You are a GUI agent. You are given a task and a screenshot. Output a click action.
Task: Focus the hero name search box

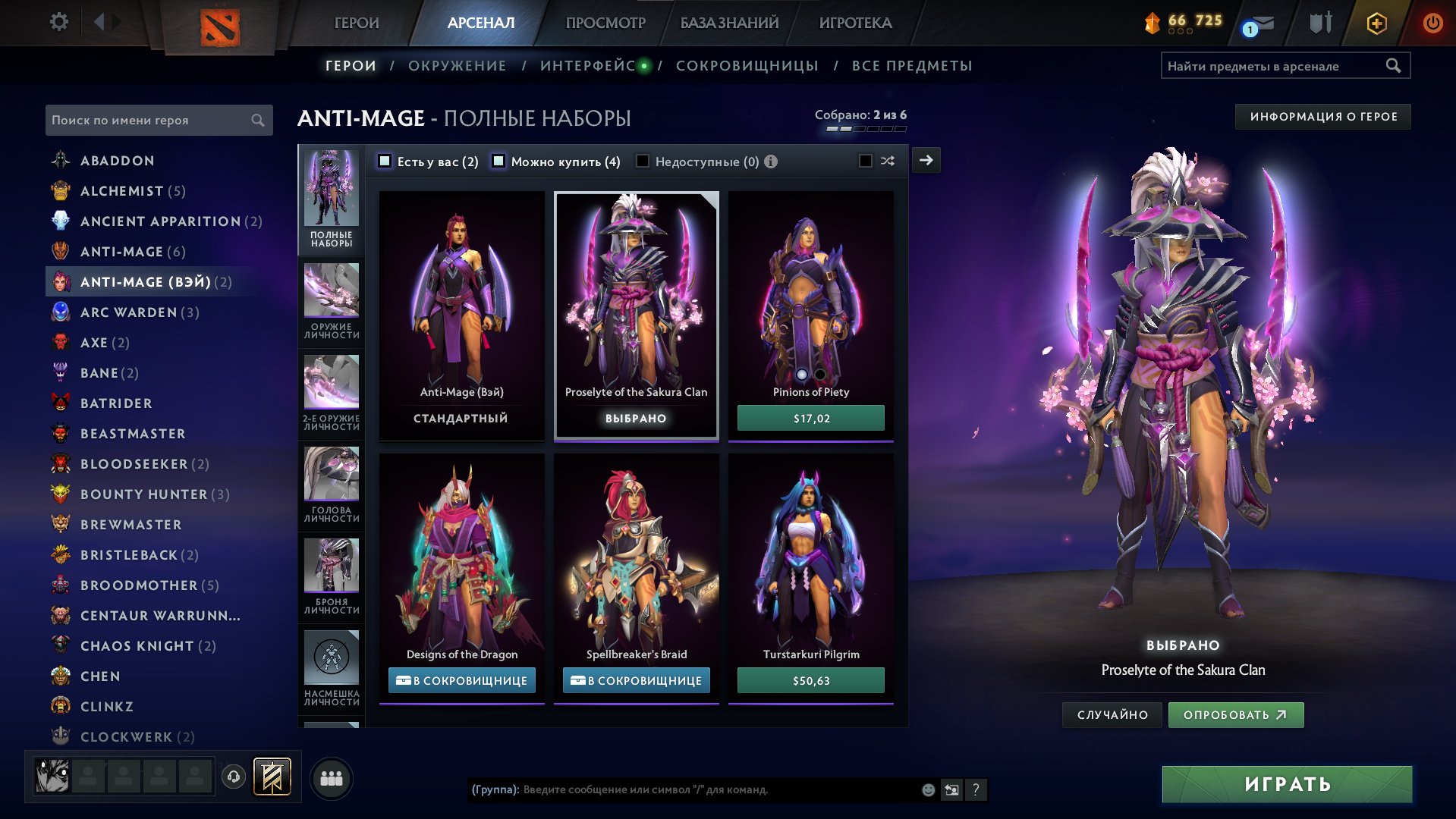tap(149, 121)
